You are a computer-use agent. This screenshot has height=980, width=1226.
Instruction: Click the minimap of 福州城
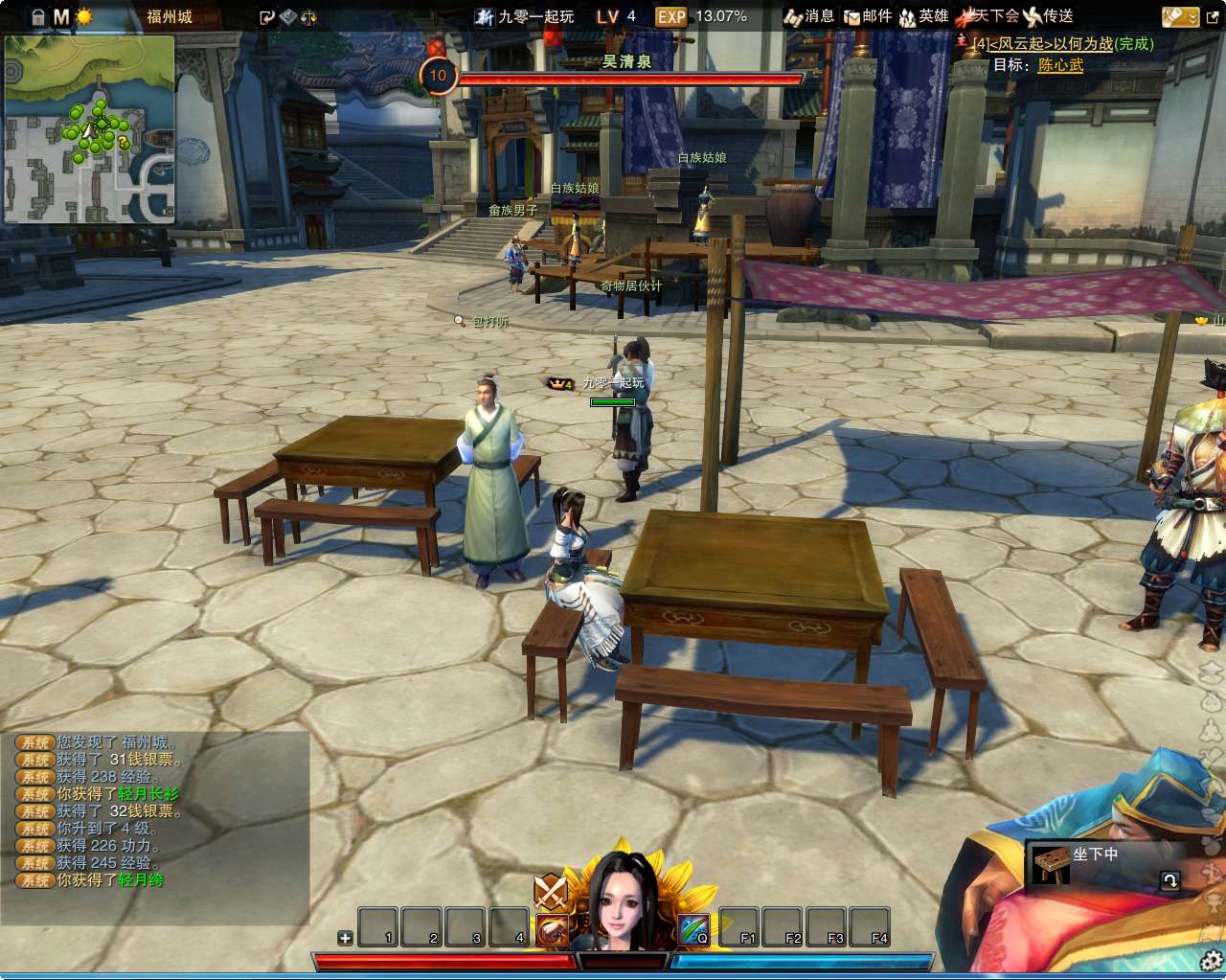click(89, 129)
